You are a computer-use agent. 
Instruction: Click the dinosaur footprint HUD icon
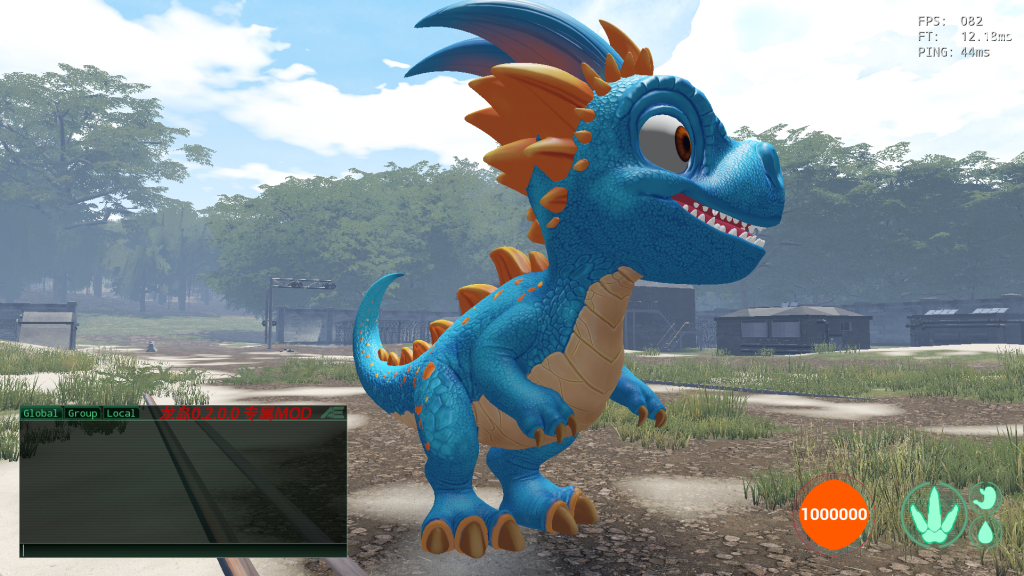pos(933,513)
